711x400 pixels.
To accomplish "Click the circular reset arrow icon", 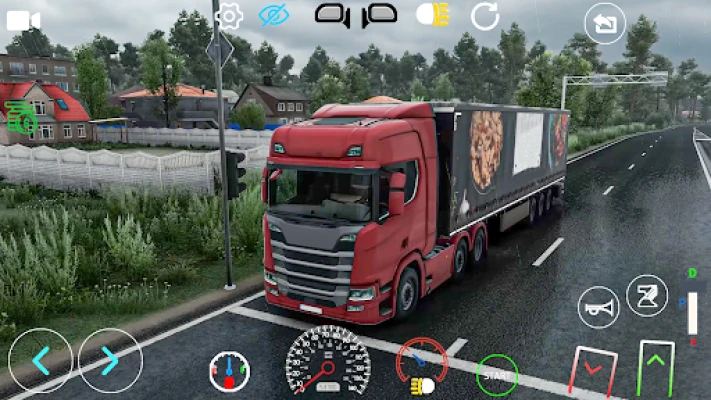I will (485, 15).
